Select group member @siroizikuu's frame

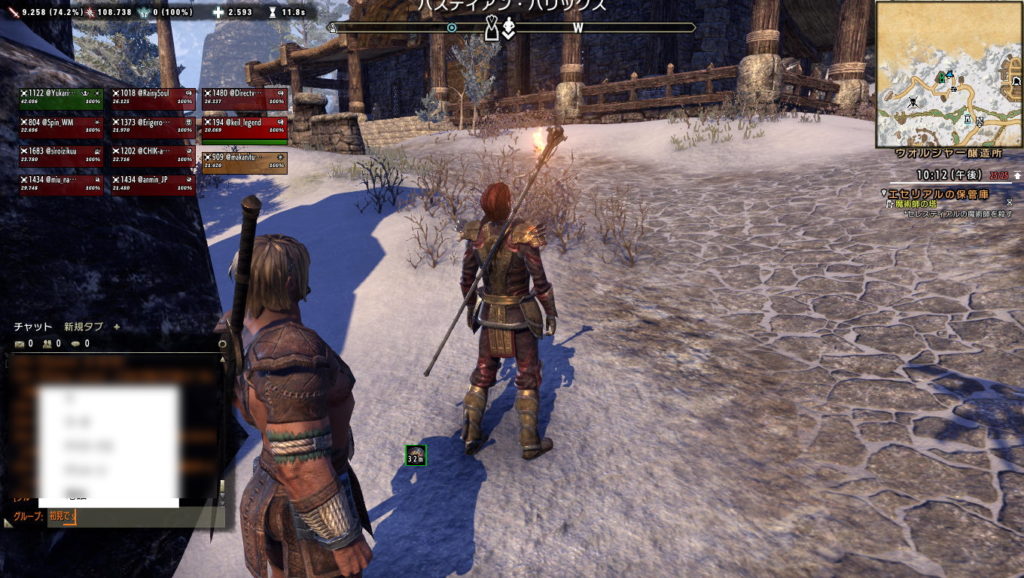point(60,154)
